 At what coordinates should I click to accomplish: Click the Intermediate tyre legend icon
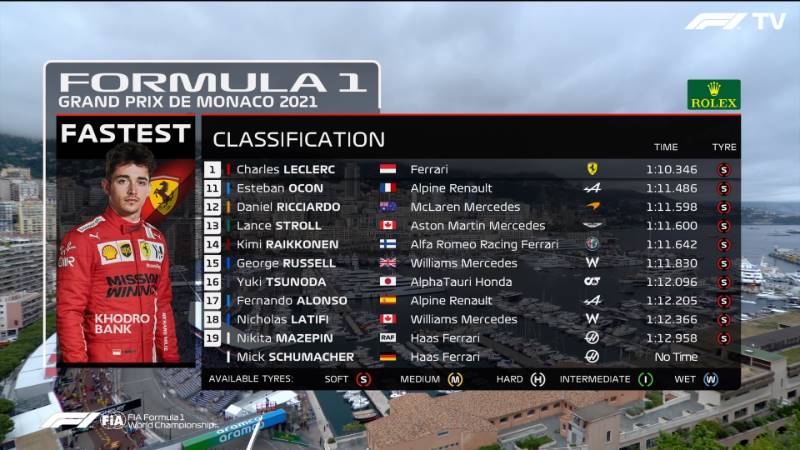pyautogui.click(x=645, y=379)
